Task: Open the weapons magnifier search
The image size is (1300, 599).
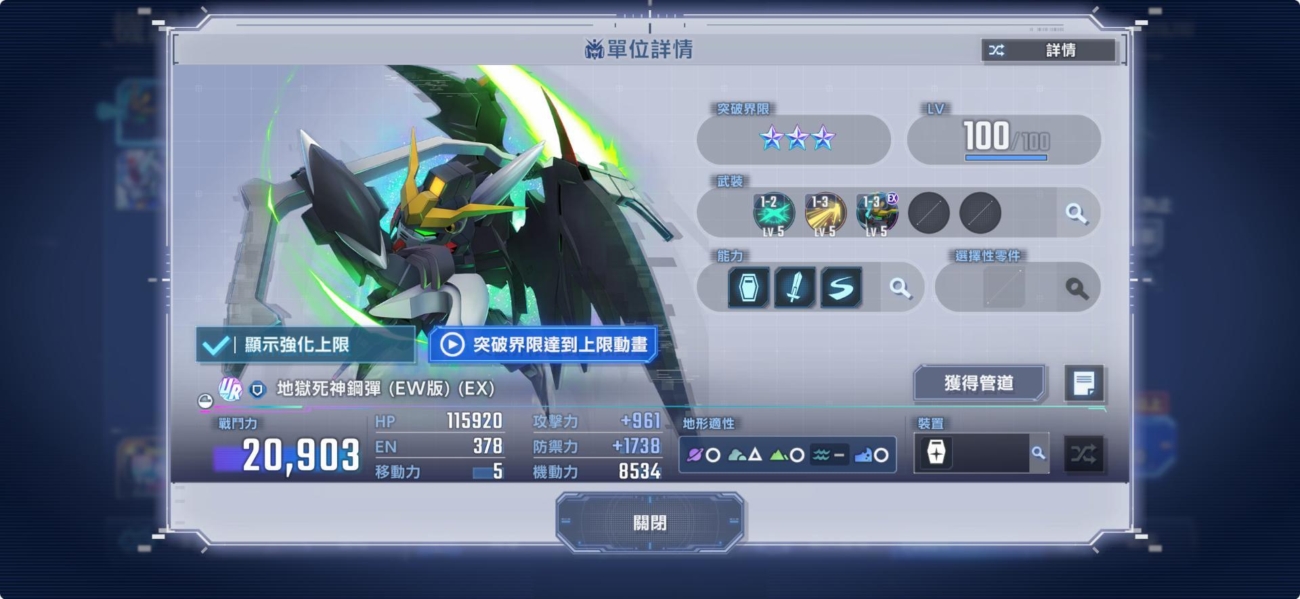Action: click(x=1076, y=213)
